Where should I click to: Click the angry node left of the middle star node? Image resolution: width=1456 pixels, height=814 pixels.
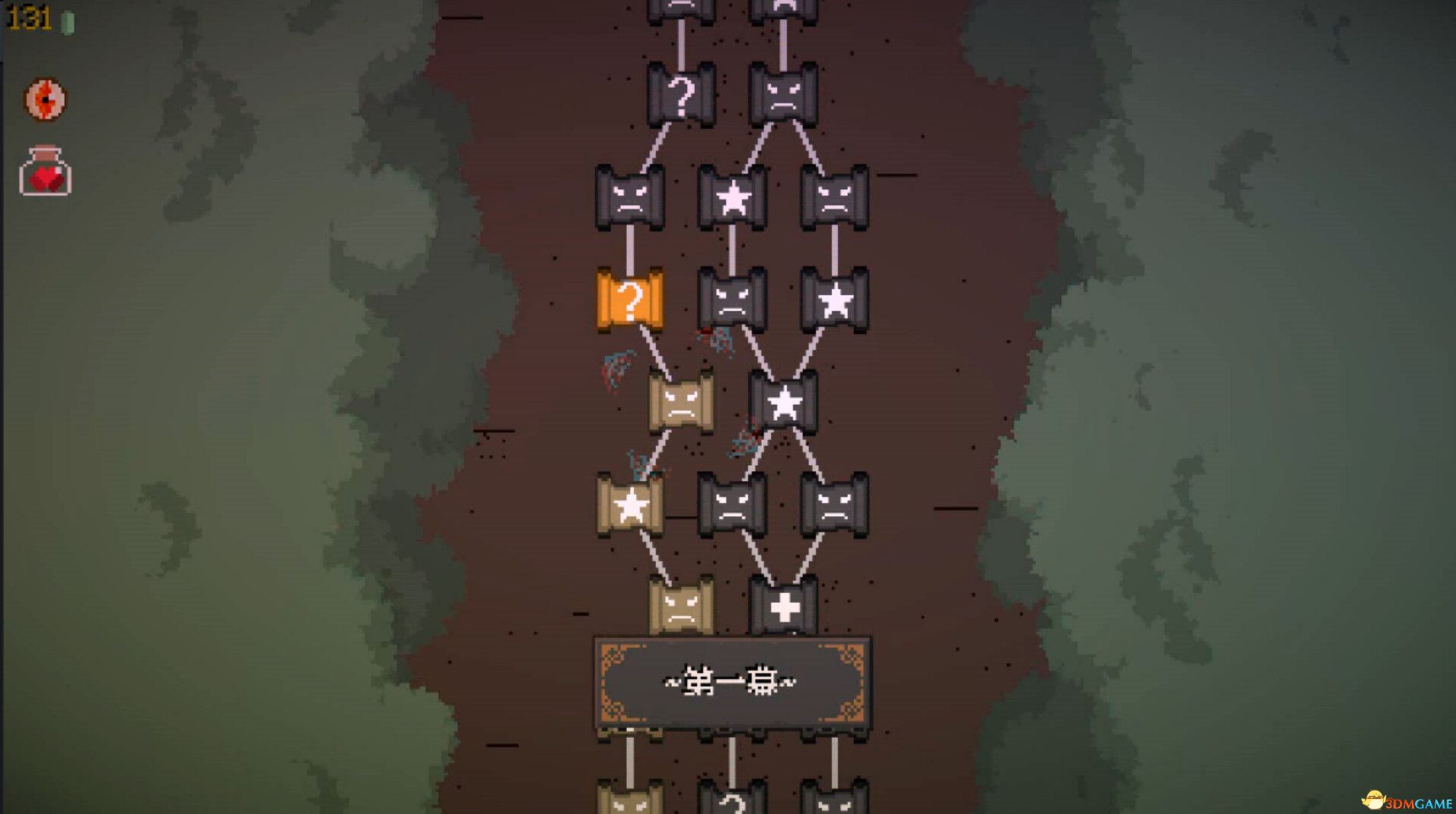629,197
